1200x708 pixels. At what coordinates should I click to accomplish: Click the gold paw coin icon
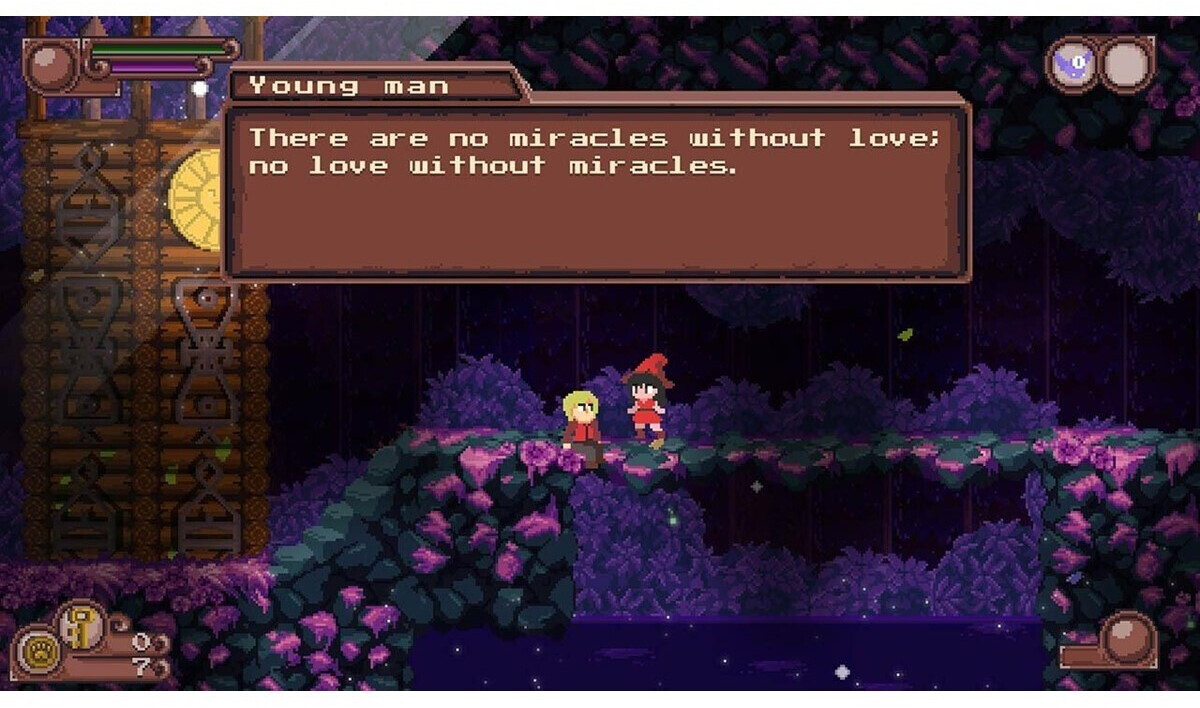[36, 650]
